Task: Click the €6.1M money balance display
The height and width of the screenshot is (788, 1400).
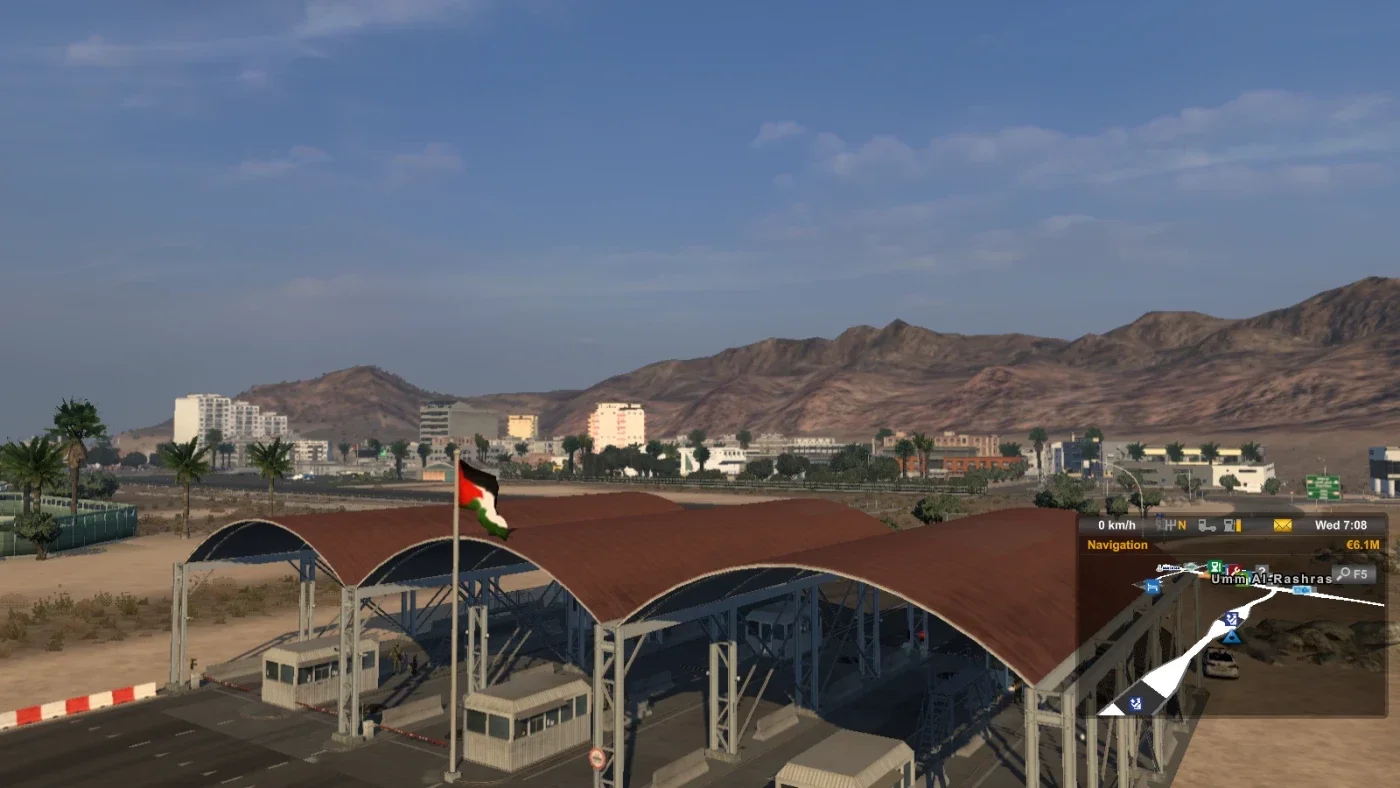Action: coord(1362,545)
